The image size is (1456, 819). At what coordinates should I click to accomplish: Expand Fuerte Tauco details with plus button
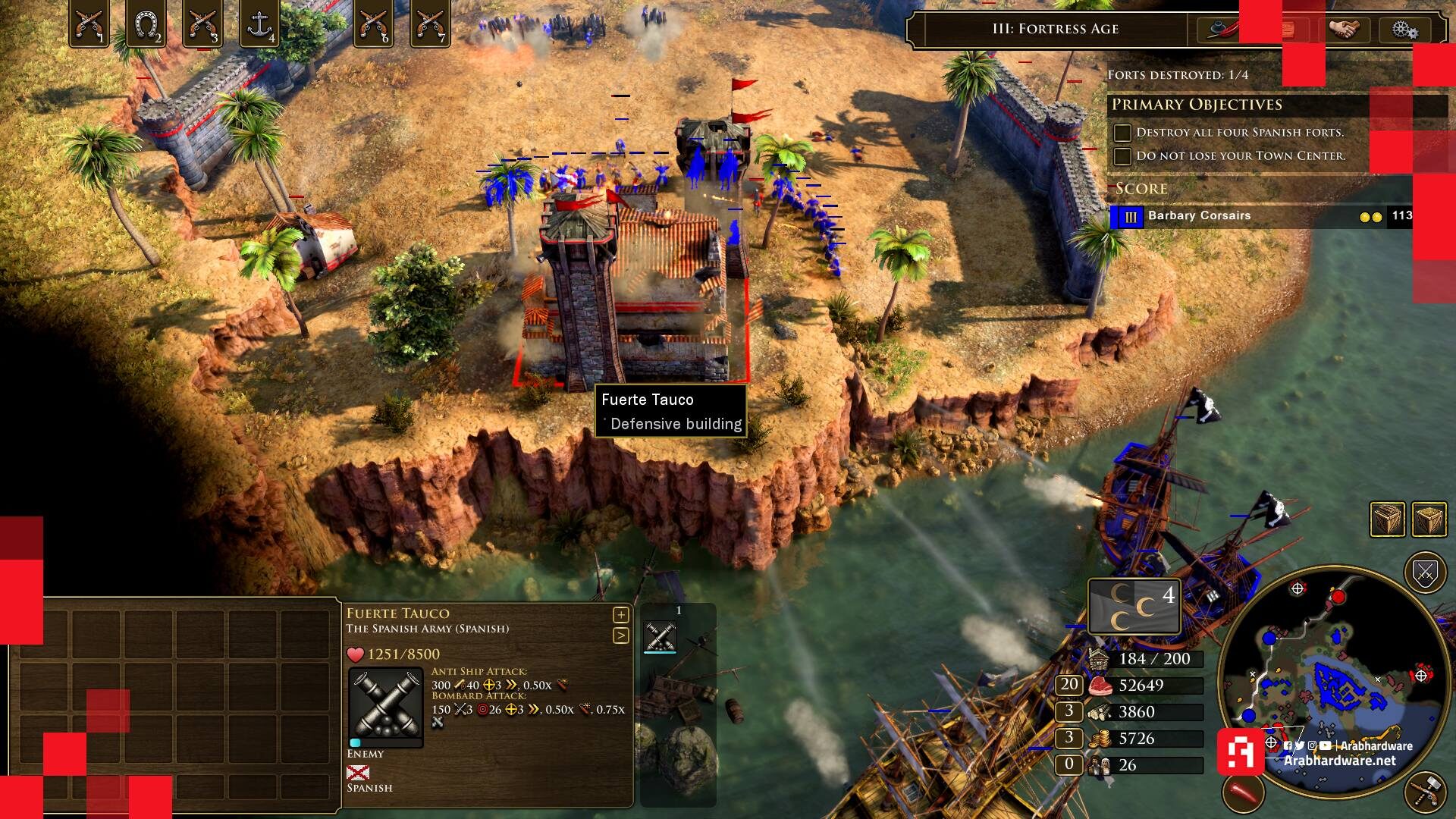(620, 615)
